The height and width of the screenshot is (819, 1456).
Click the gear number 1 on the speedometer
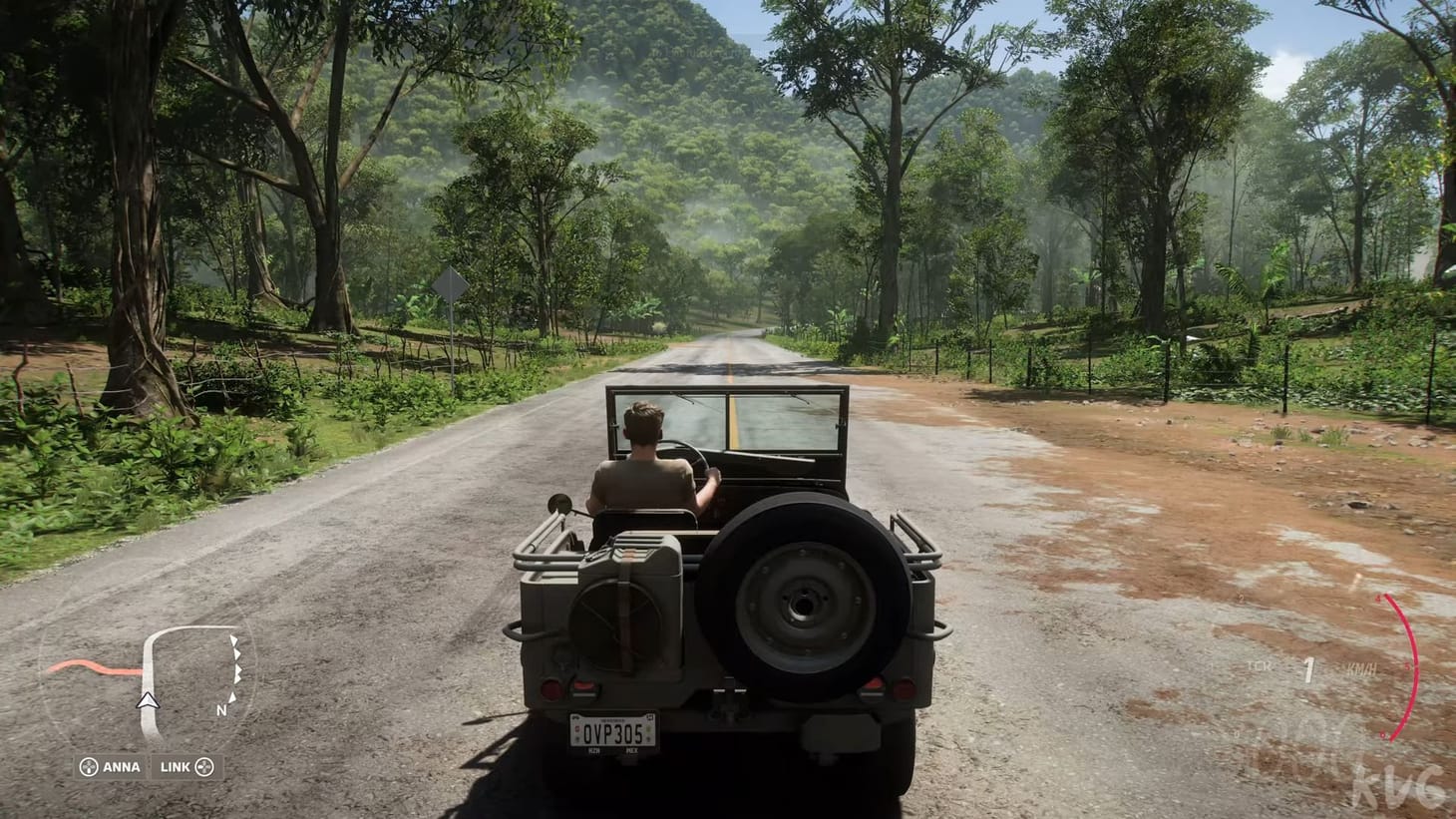pos(1308,670)
